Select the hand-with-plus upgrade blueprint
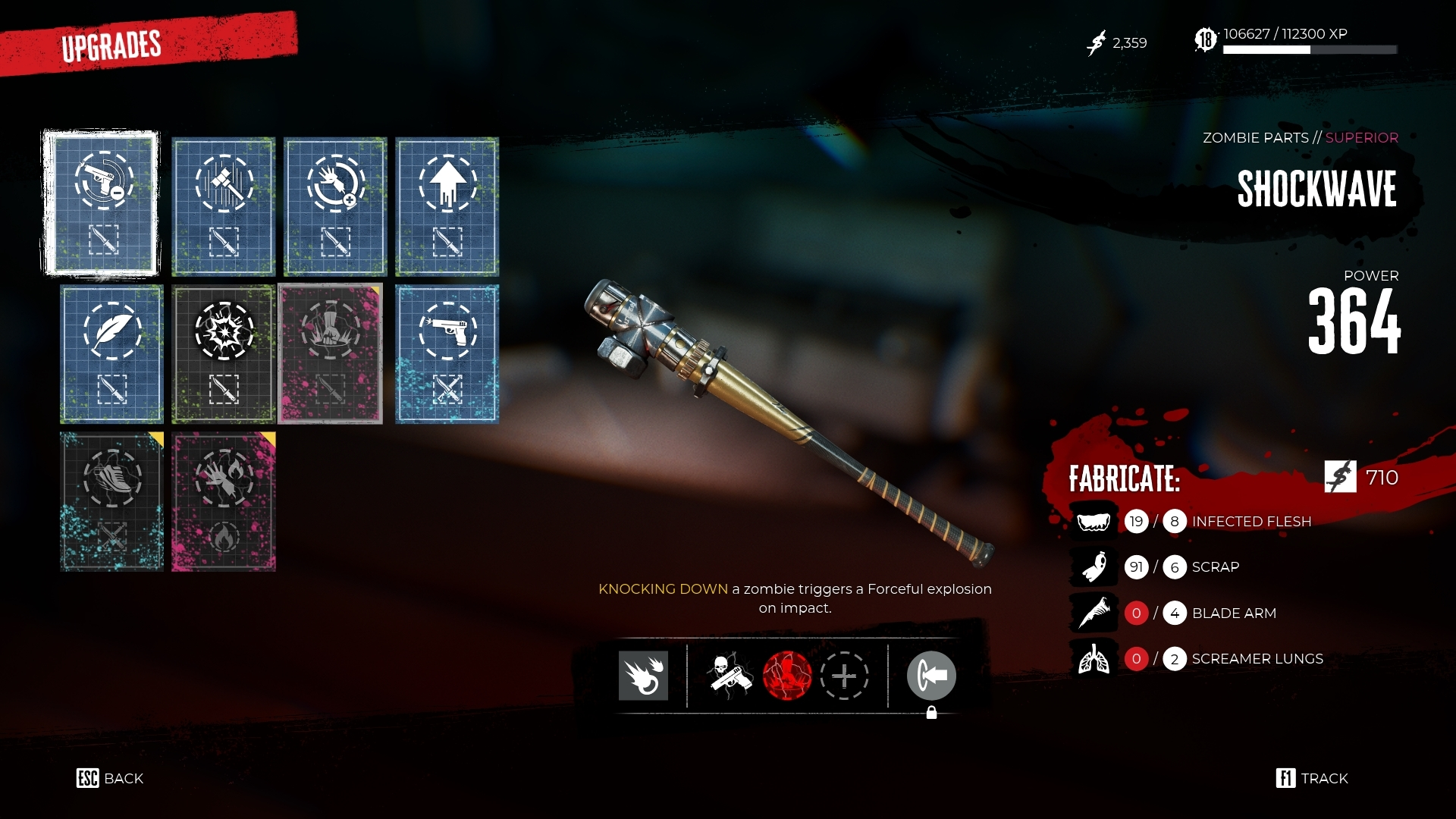The width and height of the screenshot is (1456, 819). pyautogui.click(x=335, y=206)
